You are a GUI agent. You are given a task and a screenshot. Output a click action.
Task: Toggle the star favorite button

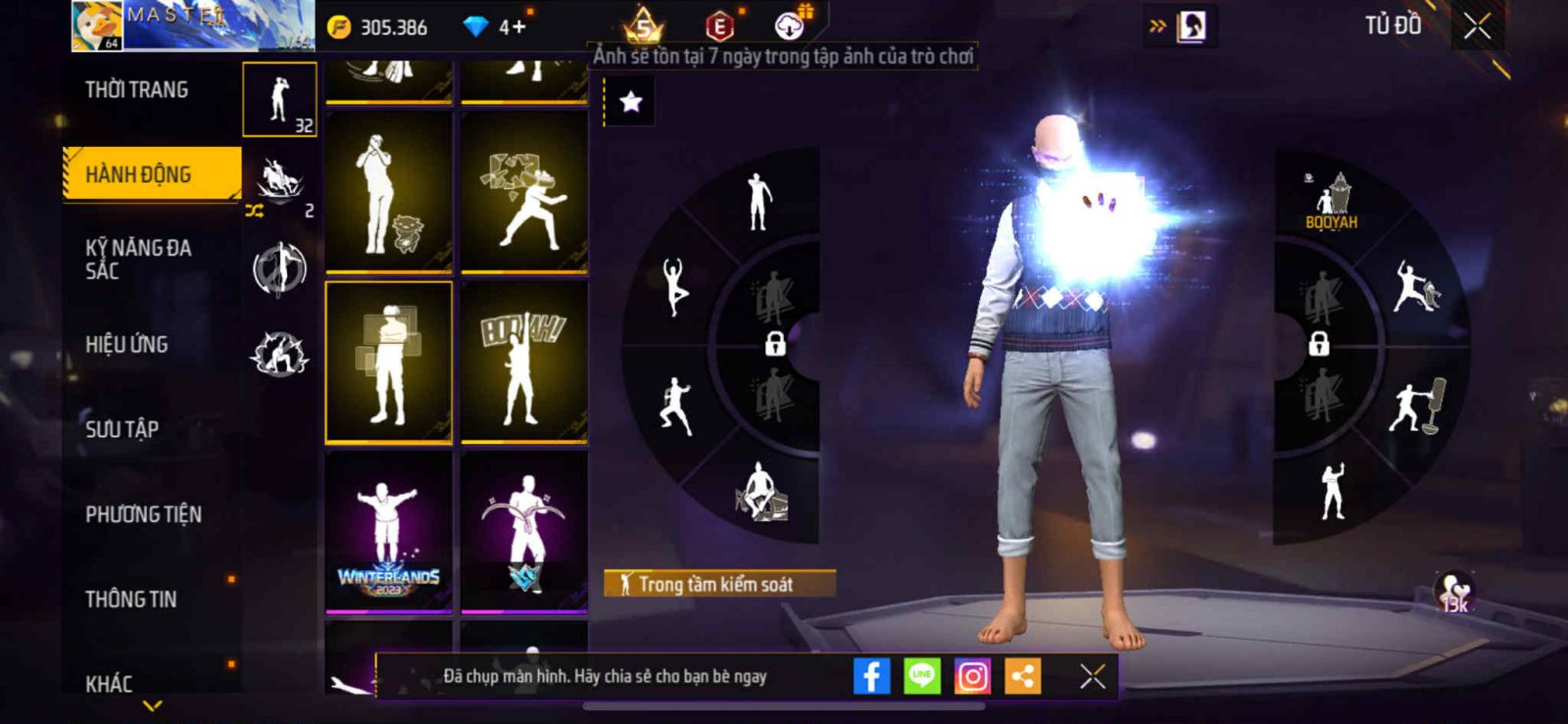pos(630,101)
